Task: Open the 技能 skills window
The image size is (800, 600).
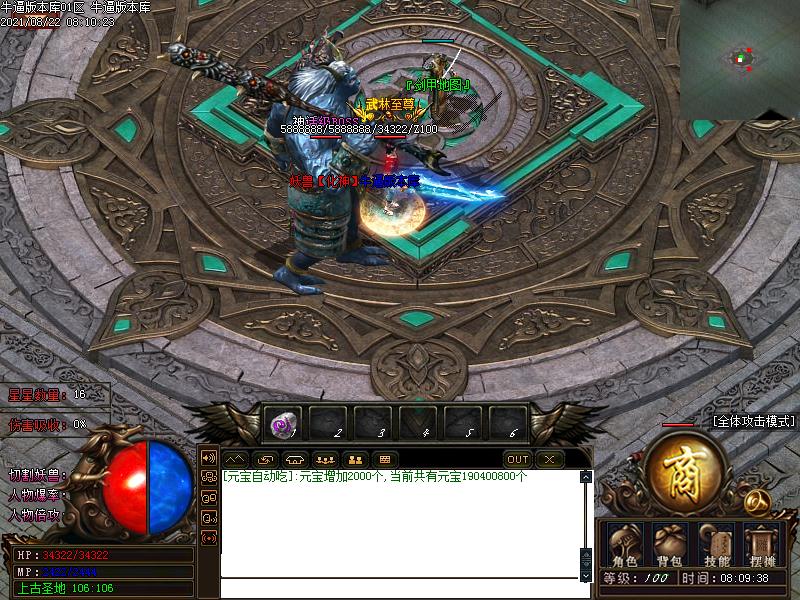Action: tap(717, 546)
